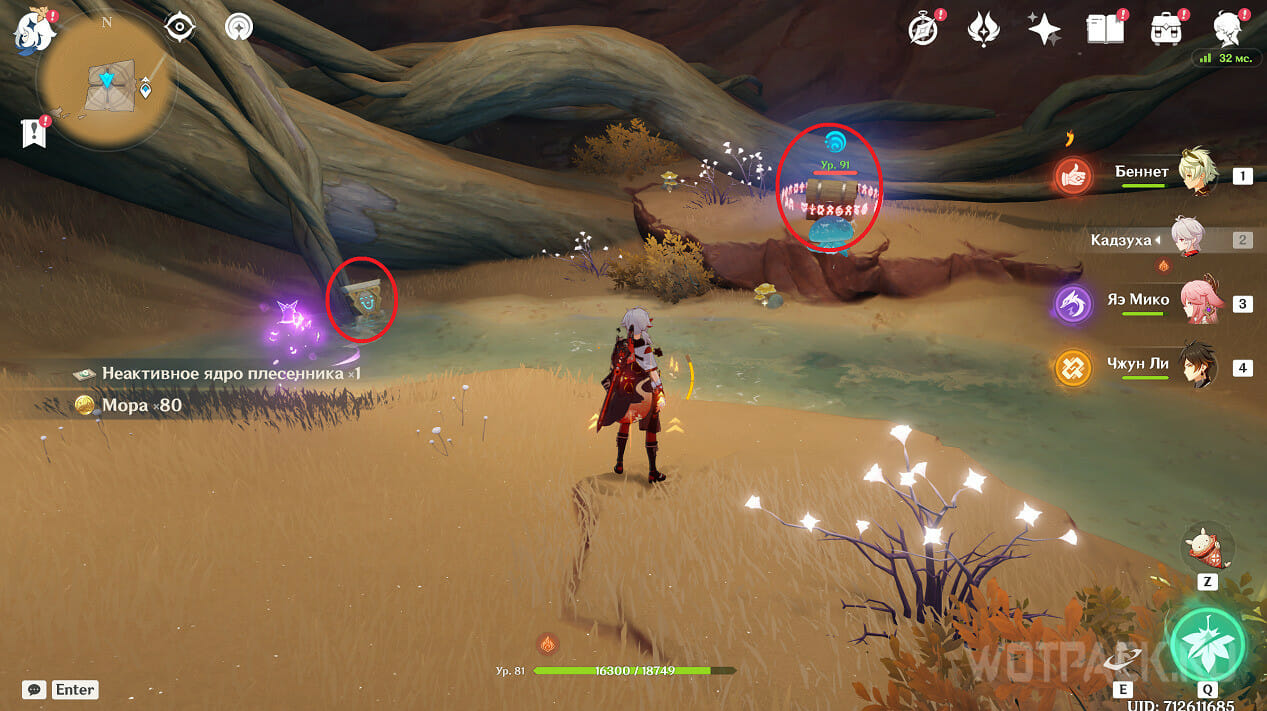This screenshot has height=711, width=1267.
Task: Use the red-hooded gadget item
Action: click(1207, 548)
